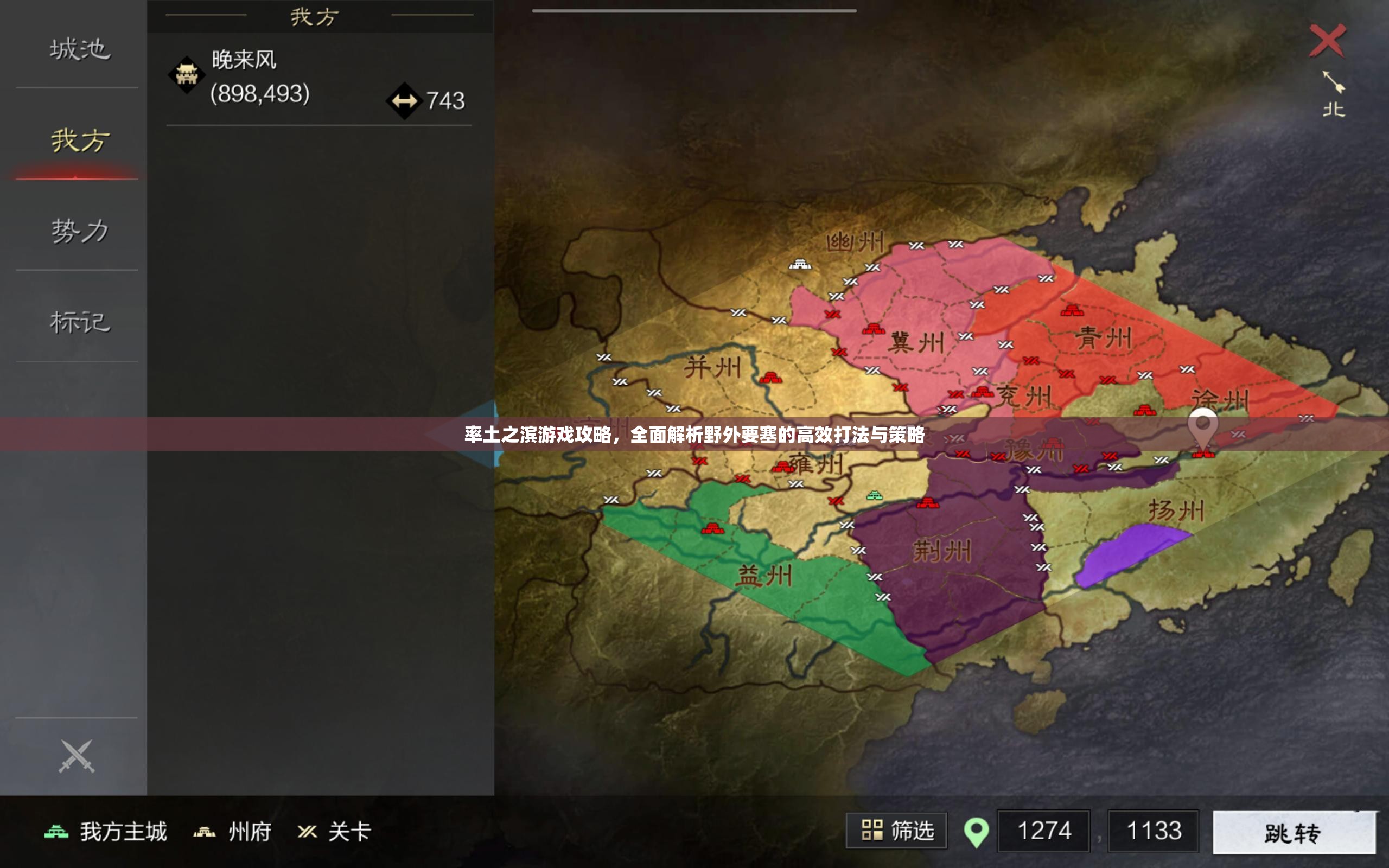Toggle the 关卡 legend entry
The height and width of the screenshot is (868, 1389).
click(x=335, y=832)
